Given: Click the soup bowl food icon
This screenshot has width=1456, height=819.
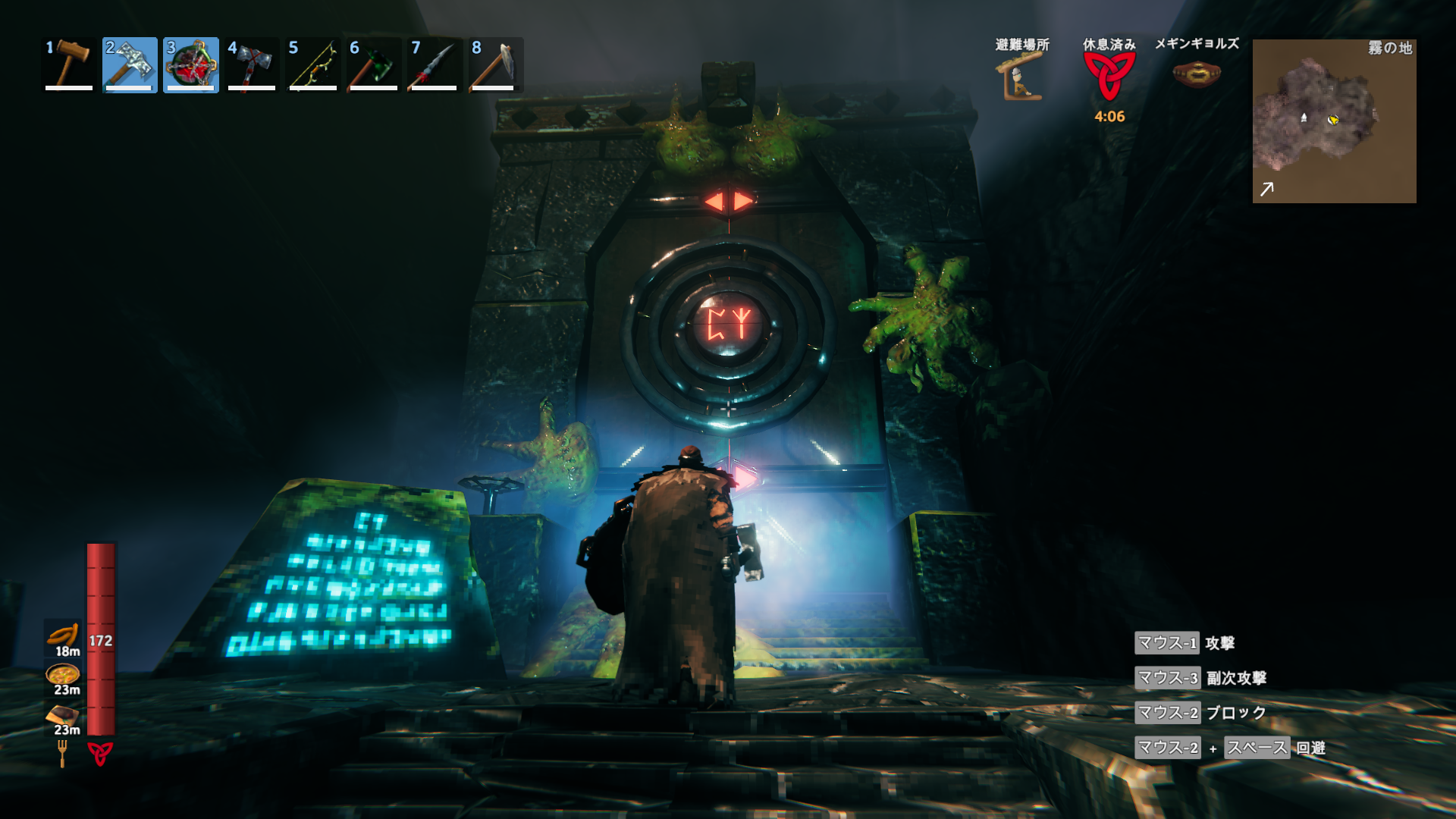Looking at the screenshot, I should click(63, 673).
